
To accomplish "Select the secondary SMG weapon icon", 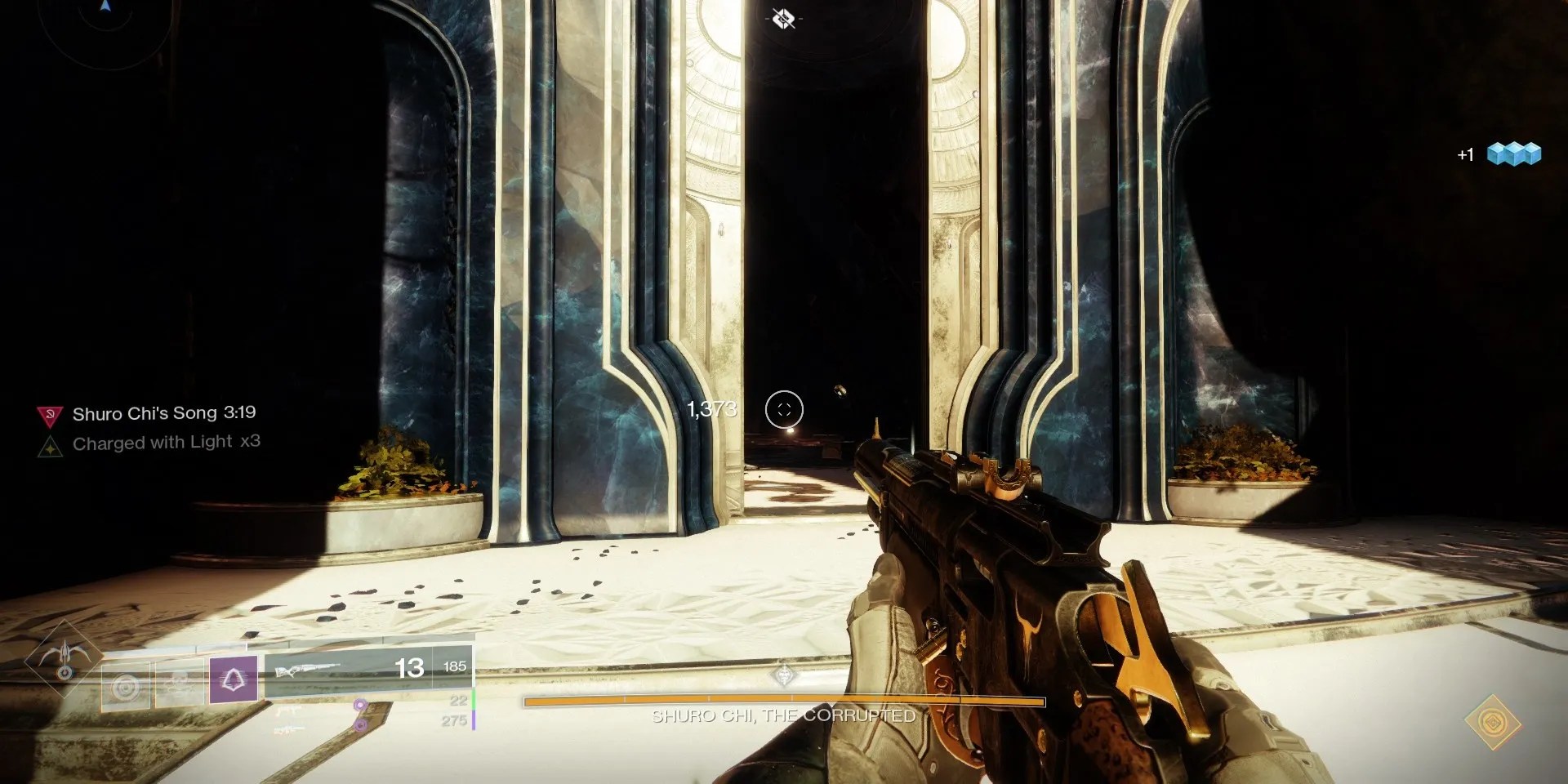I will pyautogui.click(x=287, y=710).
